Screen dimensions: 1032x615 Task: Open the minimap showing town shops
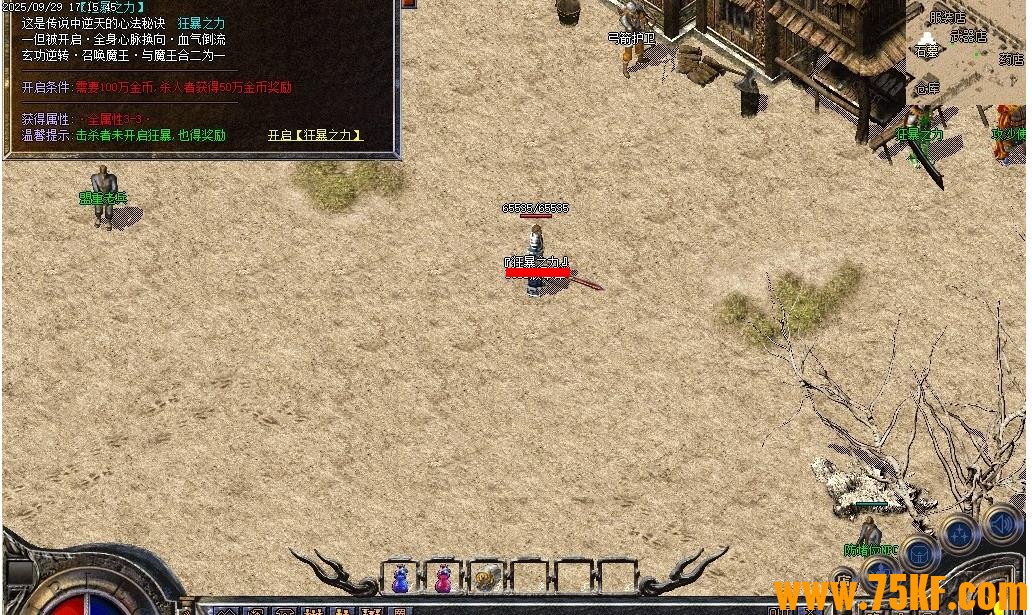965,50
